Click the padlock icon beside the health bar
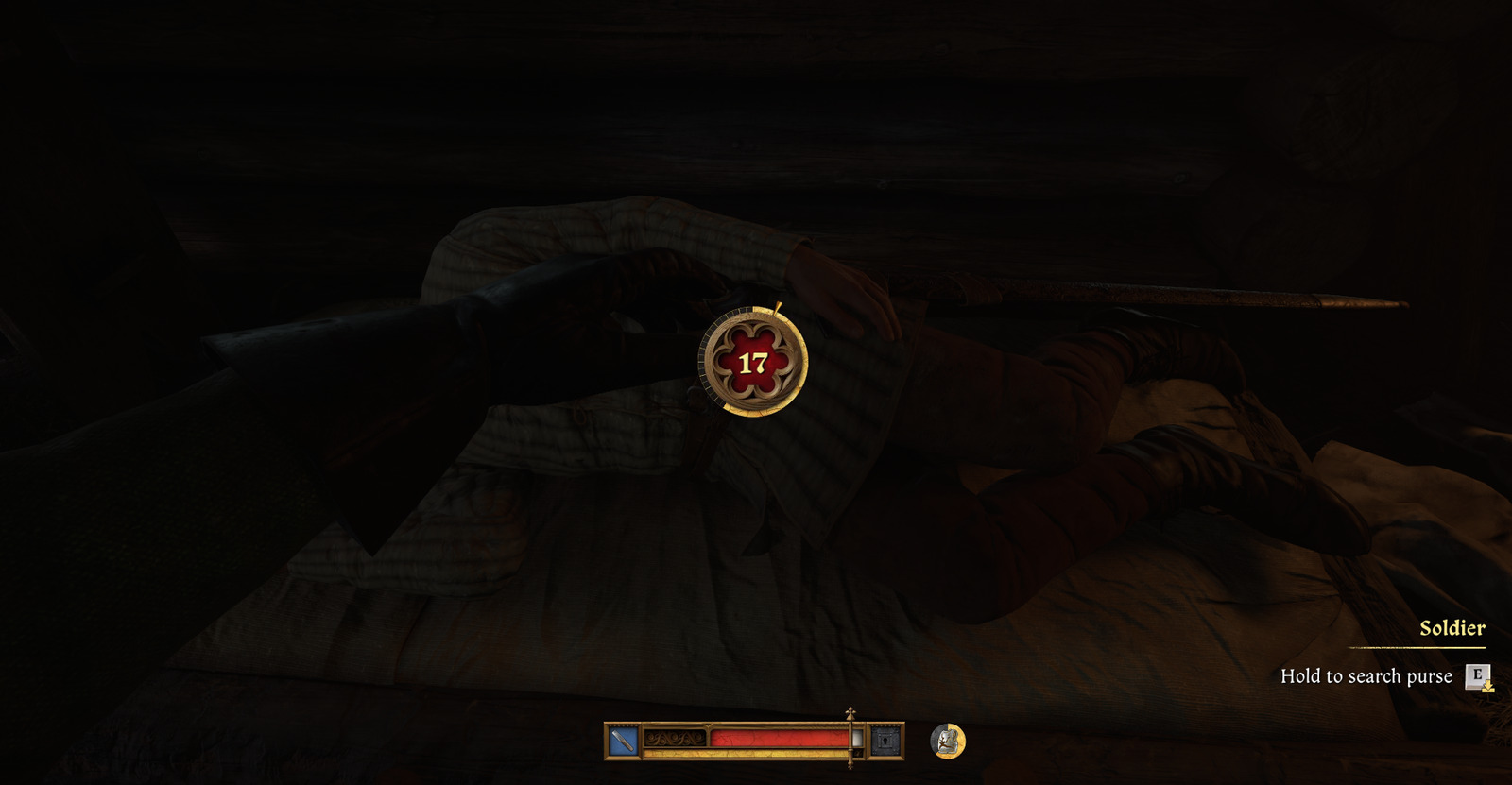Viewport: 1512px width, 785px height. pos(885,739)
